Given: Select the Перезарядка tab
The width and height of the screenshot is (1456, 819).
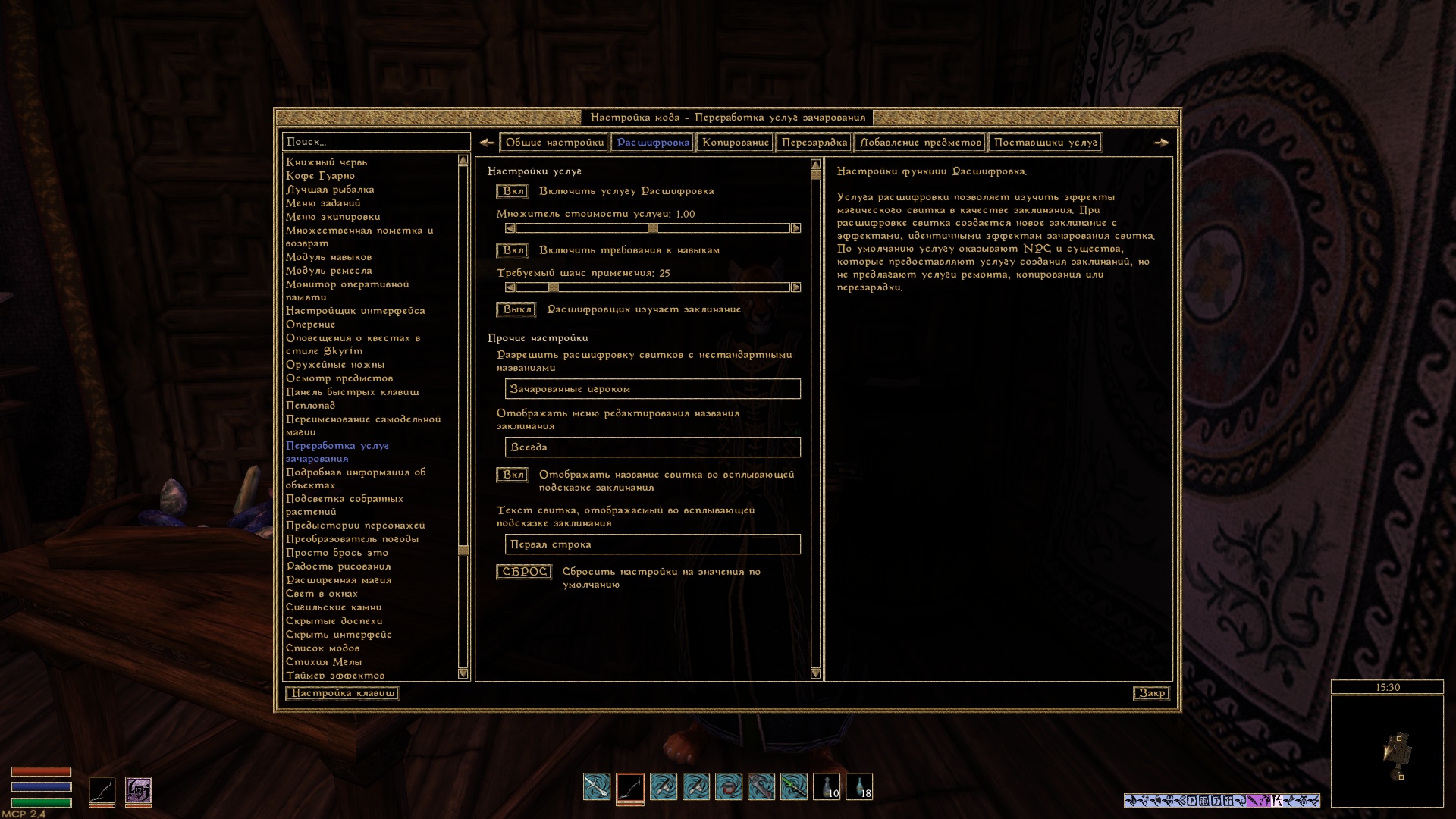Looking at the screenshot, I should point(814,143).
